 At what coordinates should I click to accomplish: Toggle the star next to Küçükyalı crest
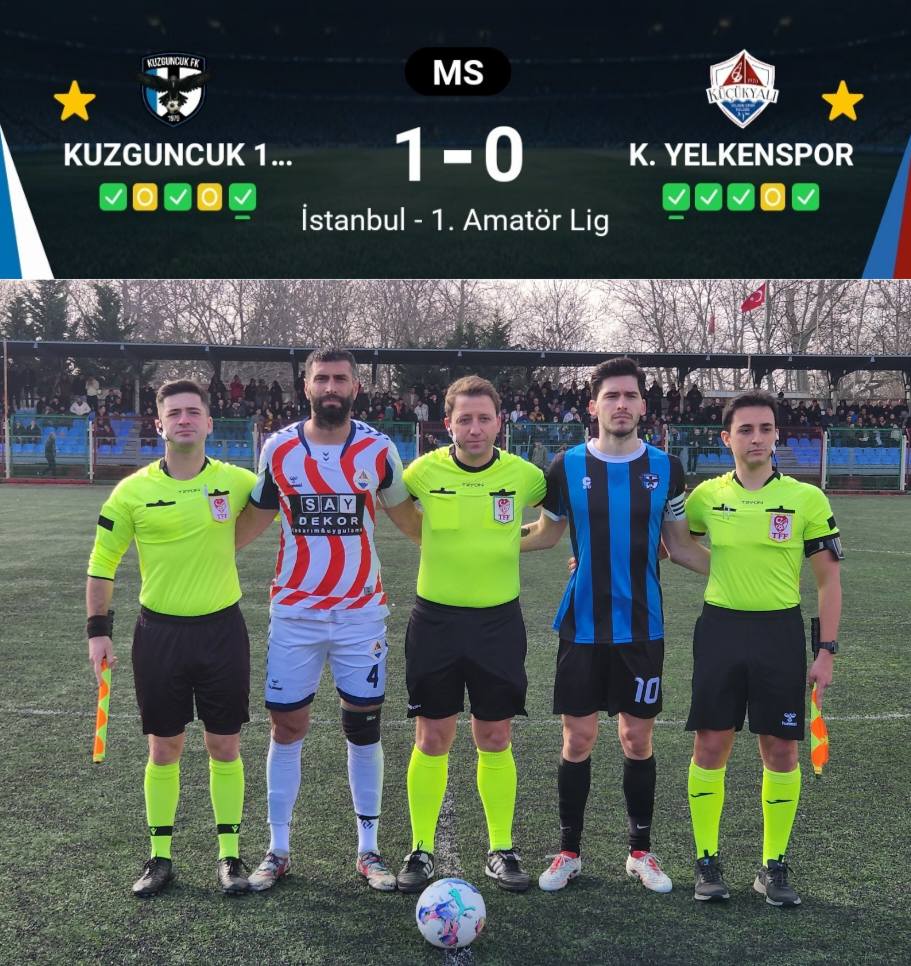point(842,101)
